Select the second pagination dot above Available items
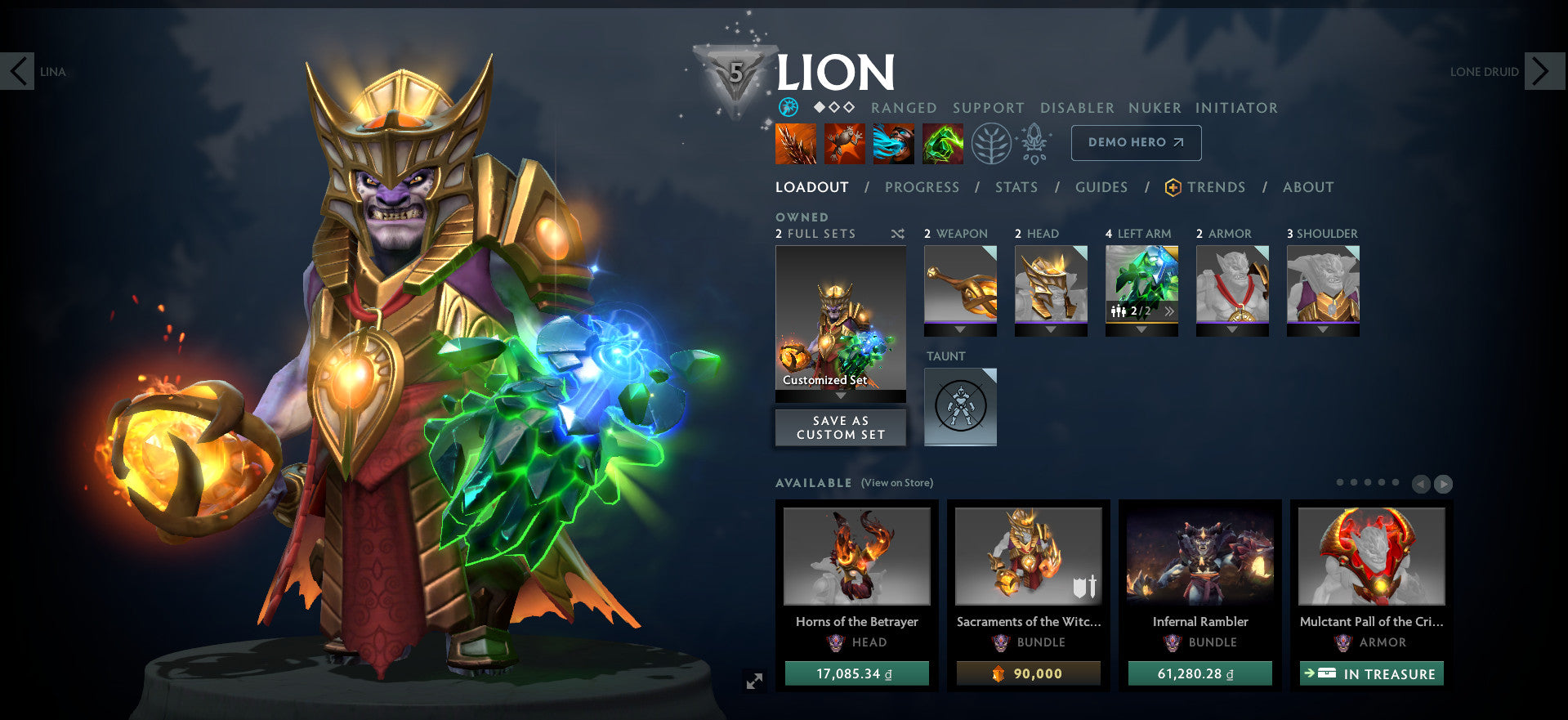The width and height of the screenshot is (1568, 720). pyautogui.click(x=1355, y=482)
